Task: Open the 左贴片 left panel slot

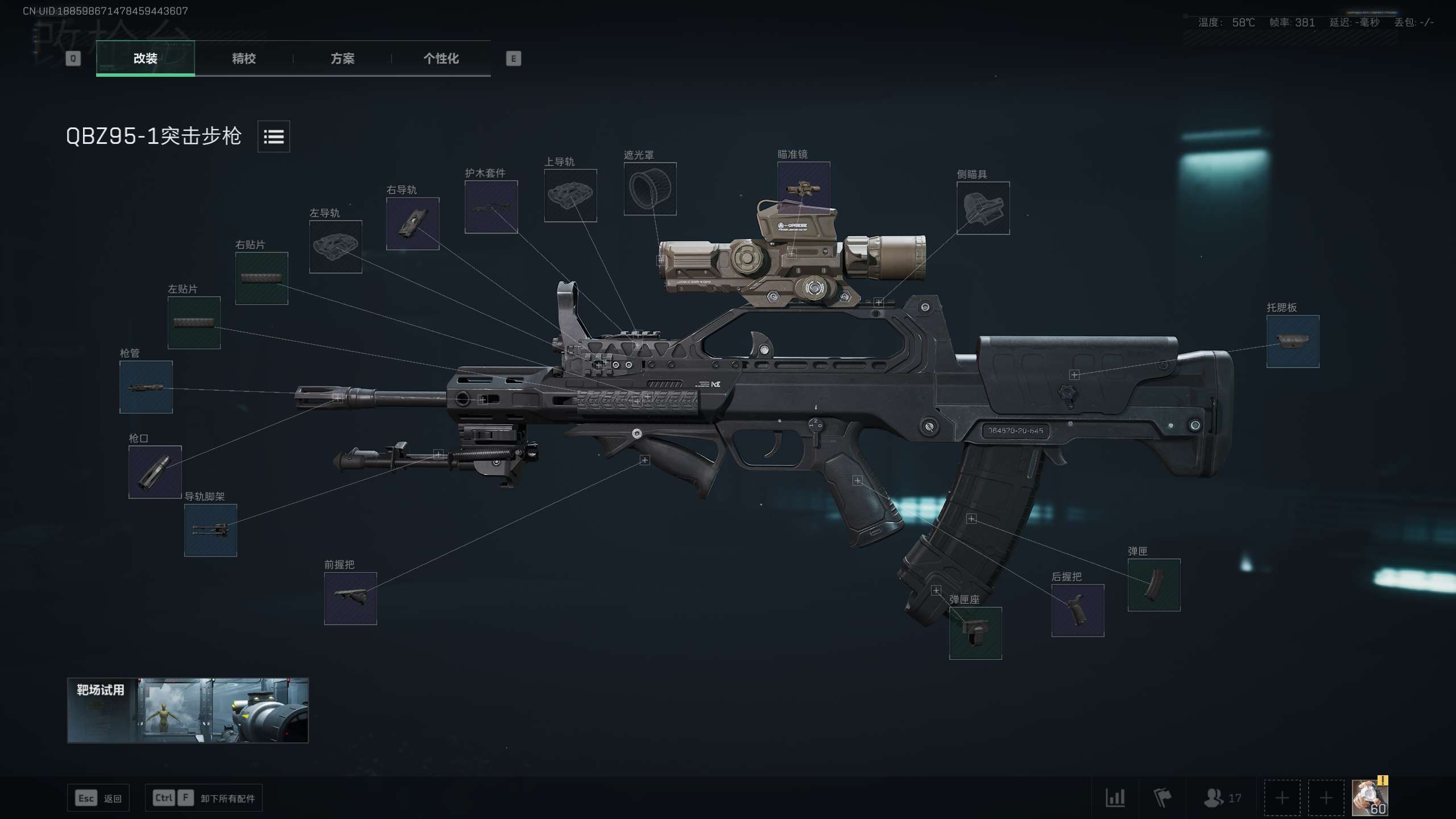Action: [194, 322]
